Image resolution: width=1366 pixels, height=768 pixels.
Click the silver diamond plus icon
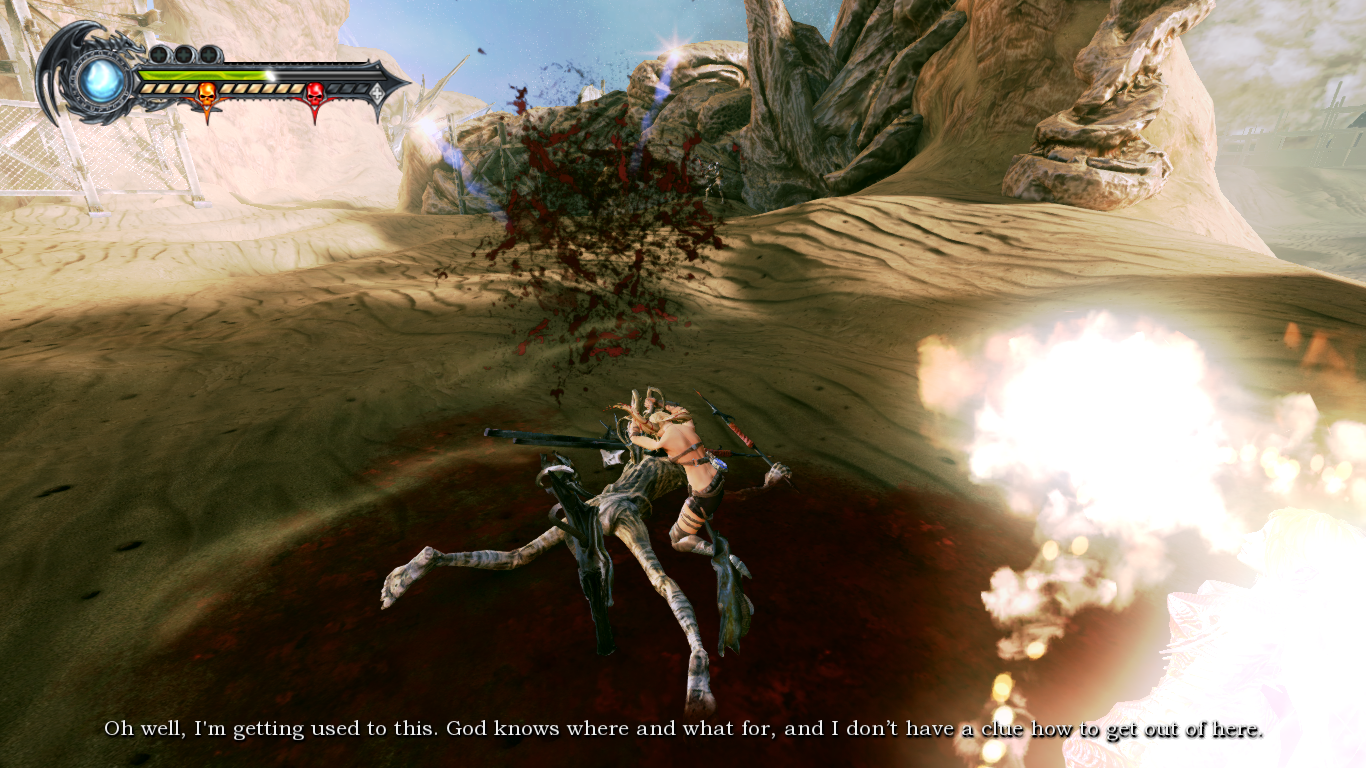(377, 93)
